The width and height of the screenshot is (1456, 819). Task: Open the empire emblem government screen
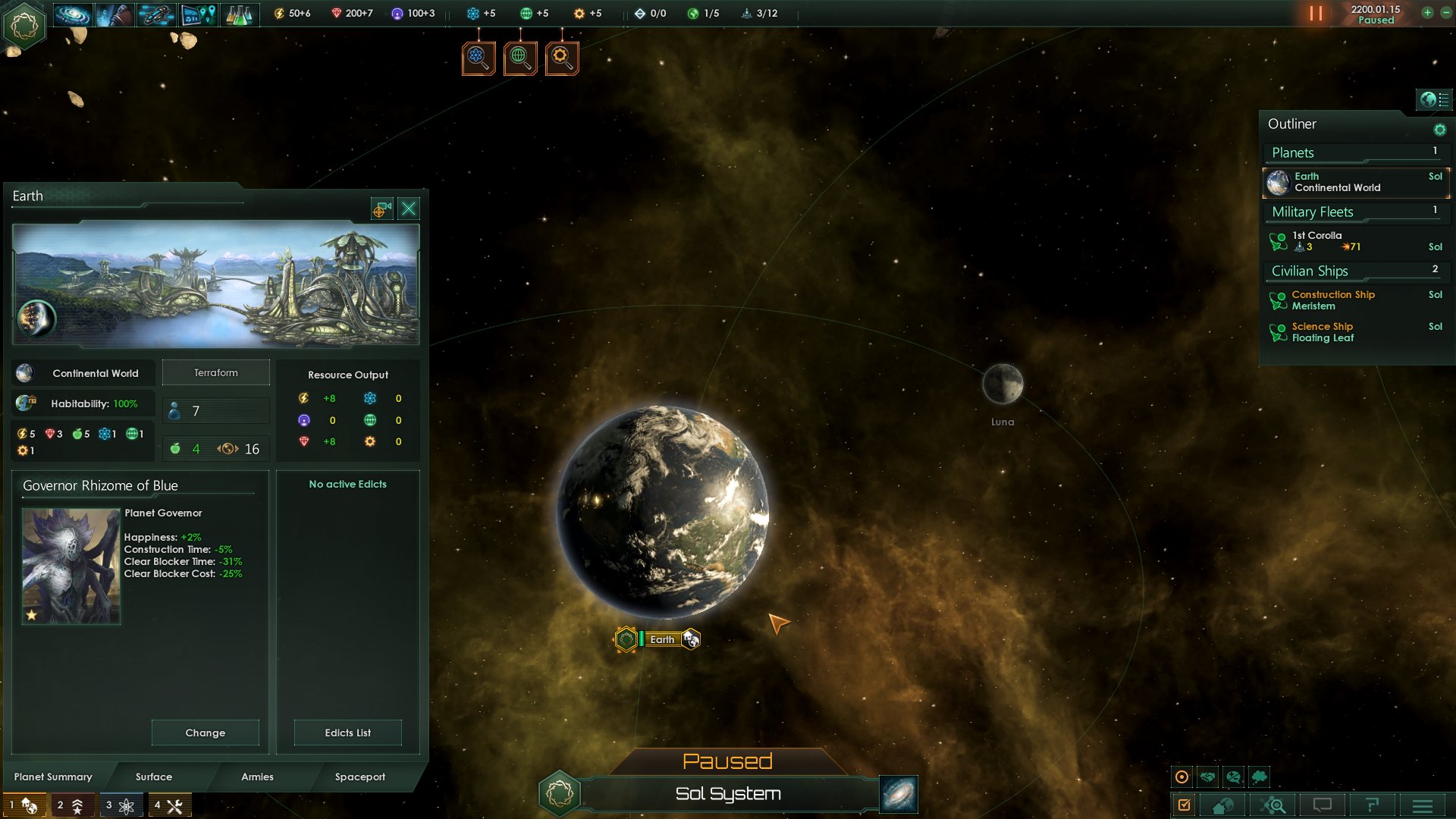coord(24,25)
